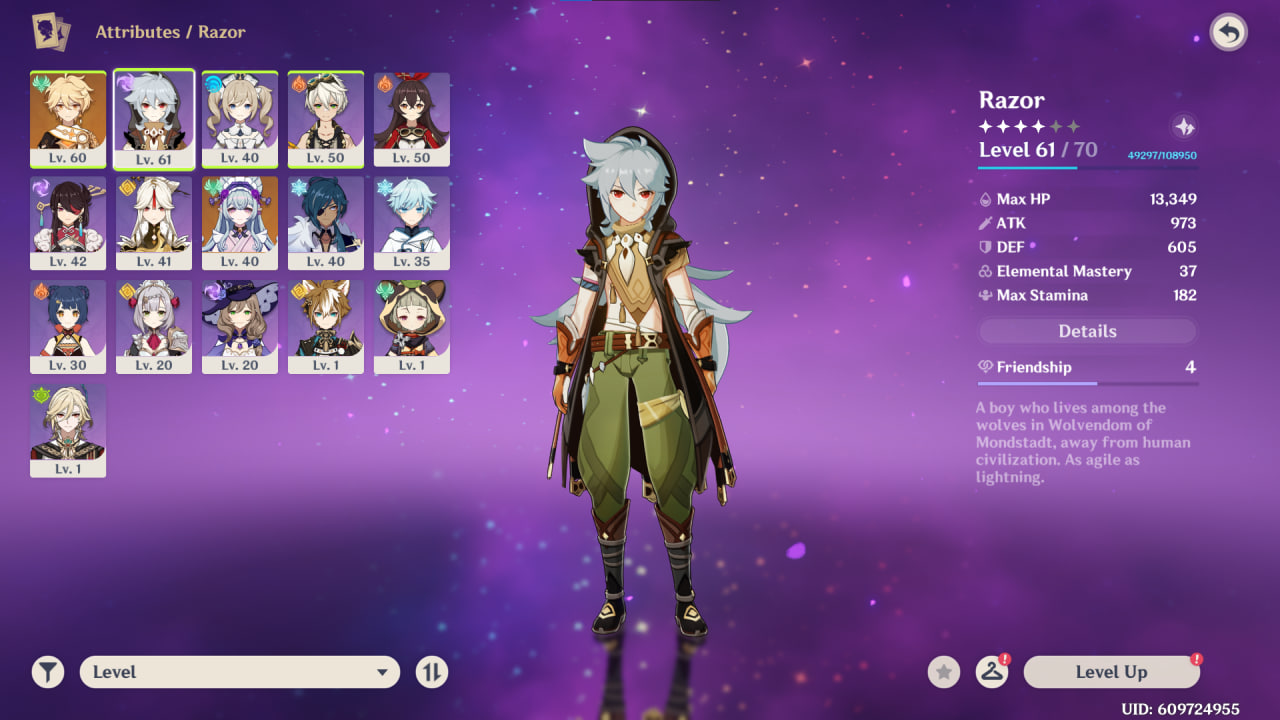The width and height of the screenshot is (1280, 720).
Task: Open the outfit hanger icon
Action: tap(991, 672)
